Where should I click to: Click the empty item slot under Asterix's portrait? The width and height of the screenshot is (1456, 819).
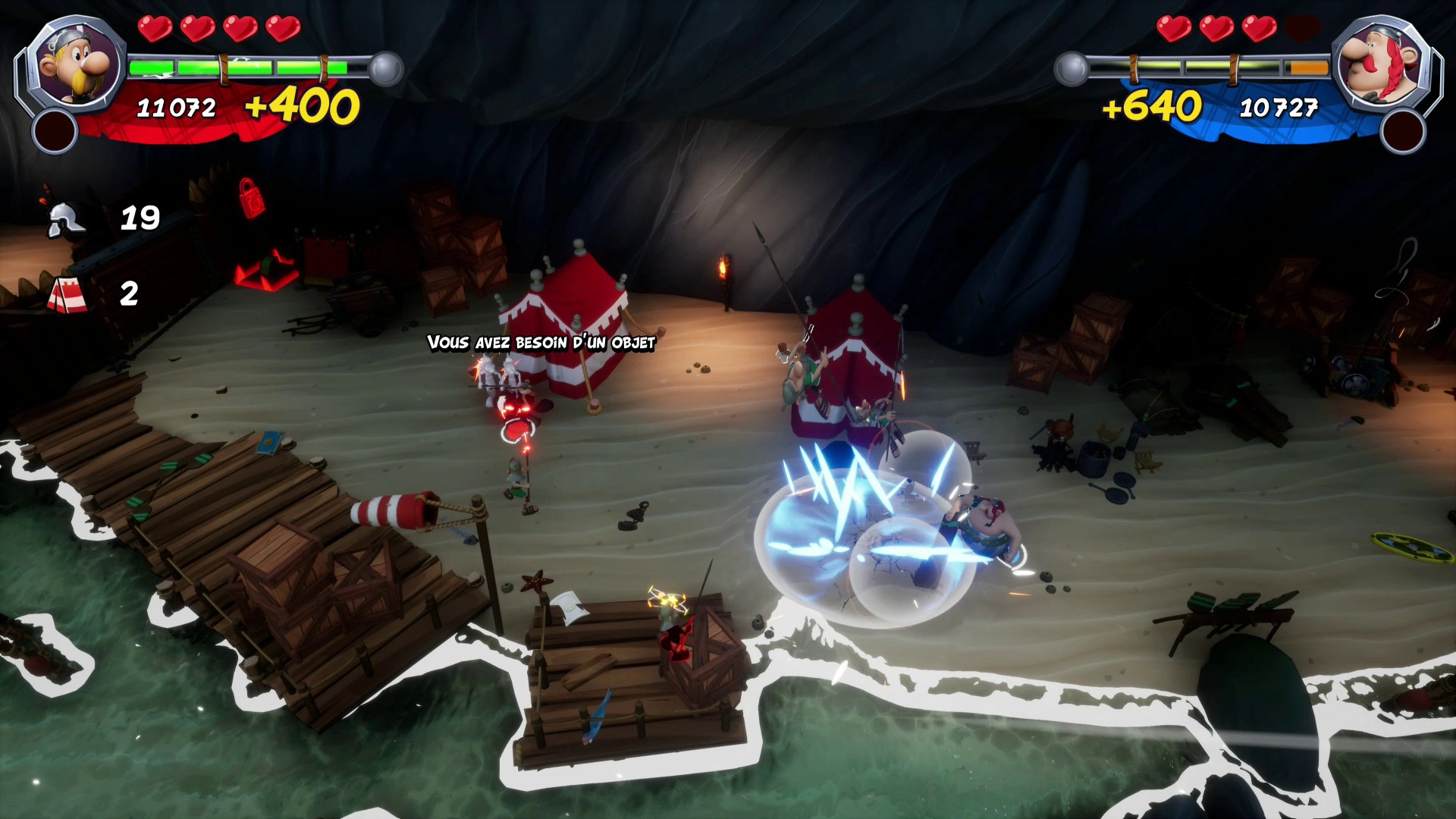tap(55, 131)
